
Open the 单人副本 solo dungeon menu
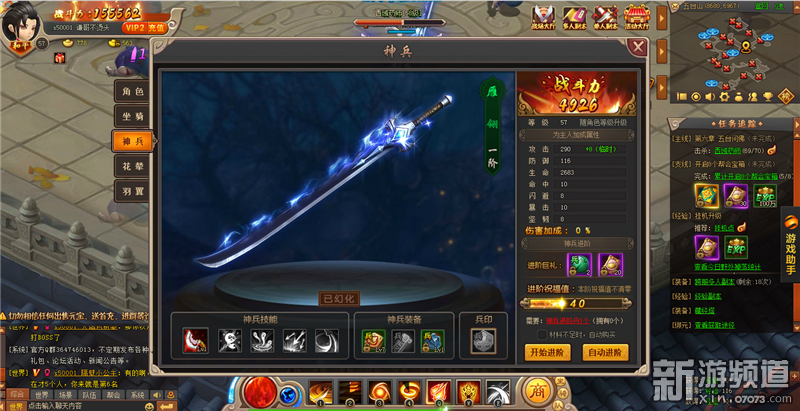pyautogui.click(x=605, y=16)
